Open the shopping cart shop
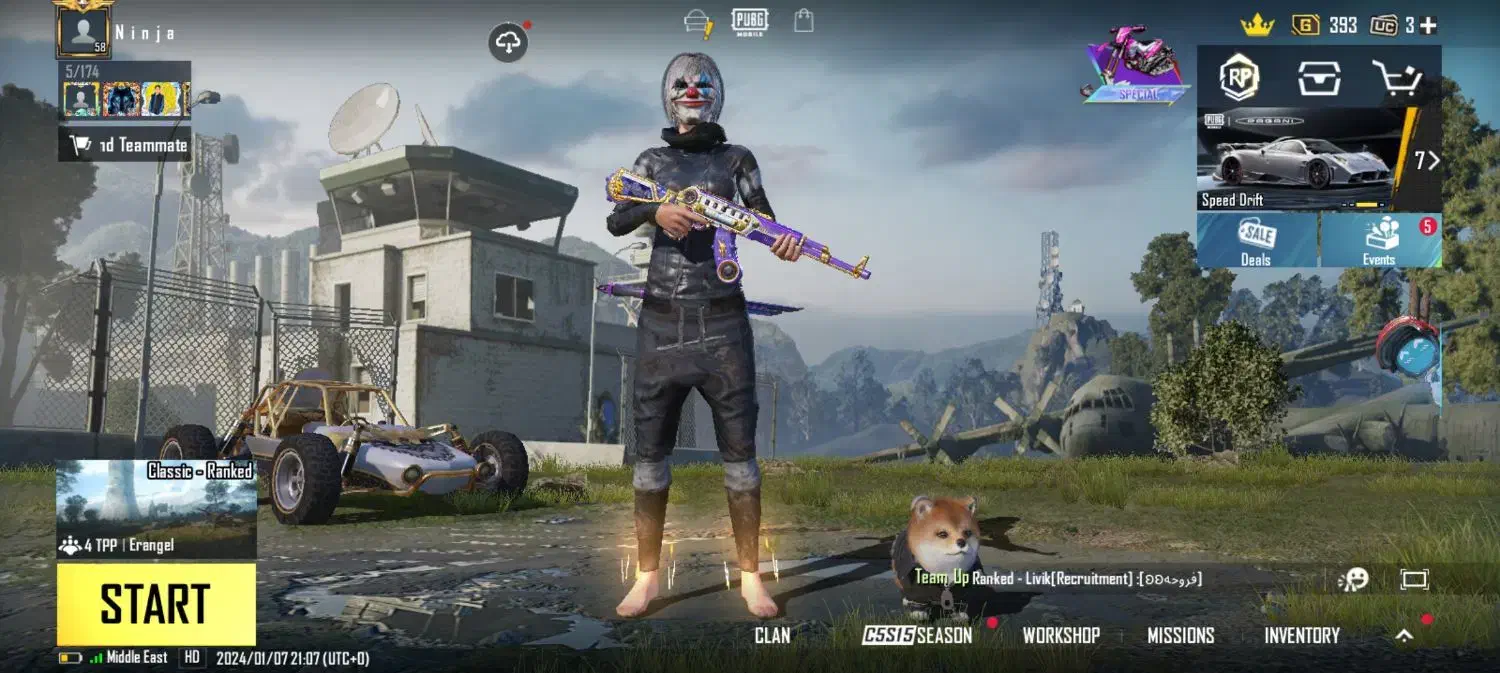The width and height of the screenshot is (1500, 673). coord(1396,77)
